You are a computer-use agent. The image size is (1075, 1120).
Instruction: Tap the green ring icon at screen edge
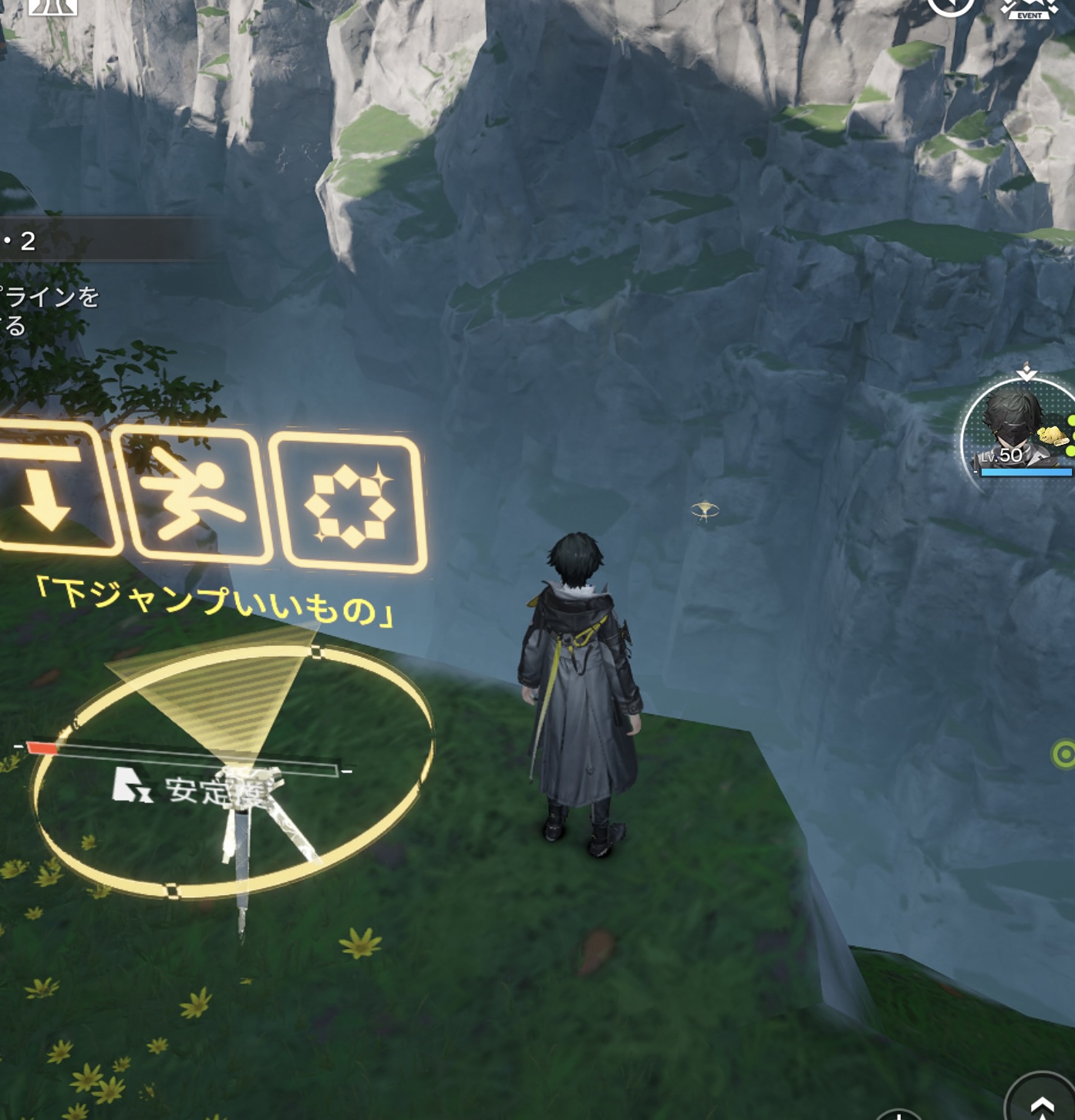point(1064,754)
